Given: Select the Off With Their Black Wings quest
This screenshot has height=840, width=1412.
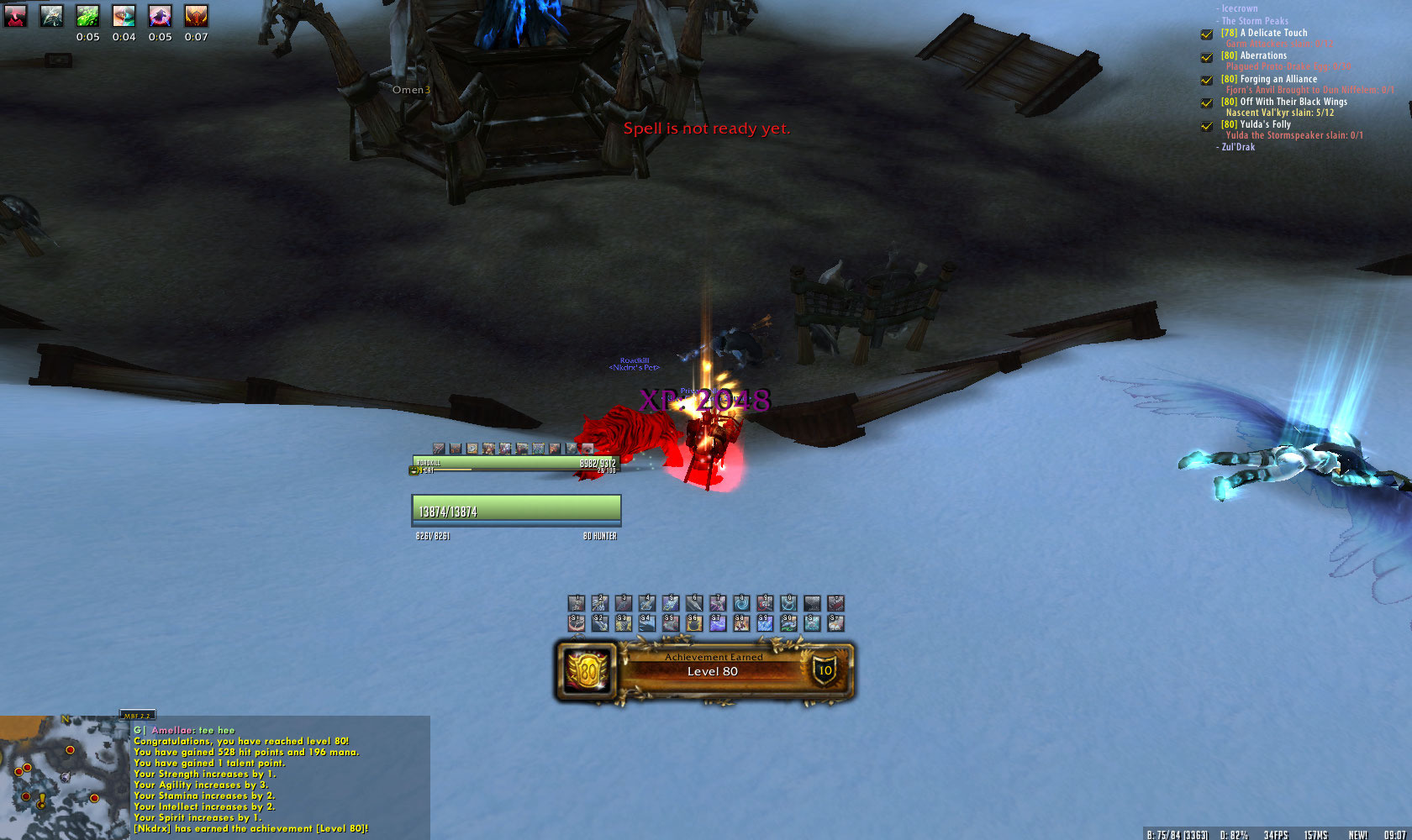Looking at the screenshot, I should click(x=1293, y=102).
